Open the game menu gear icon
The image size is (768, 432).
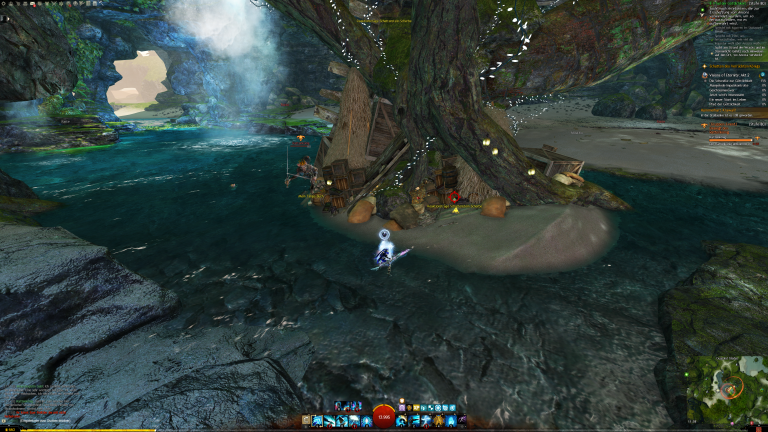click(x=5, y=4)
